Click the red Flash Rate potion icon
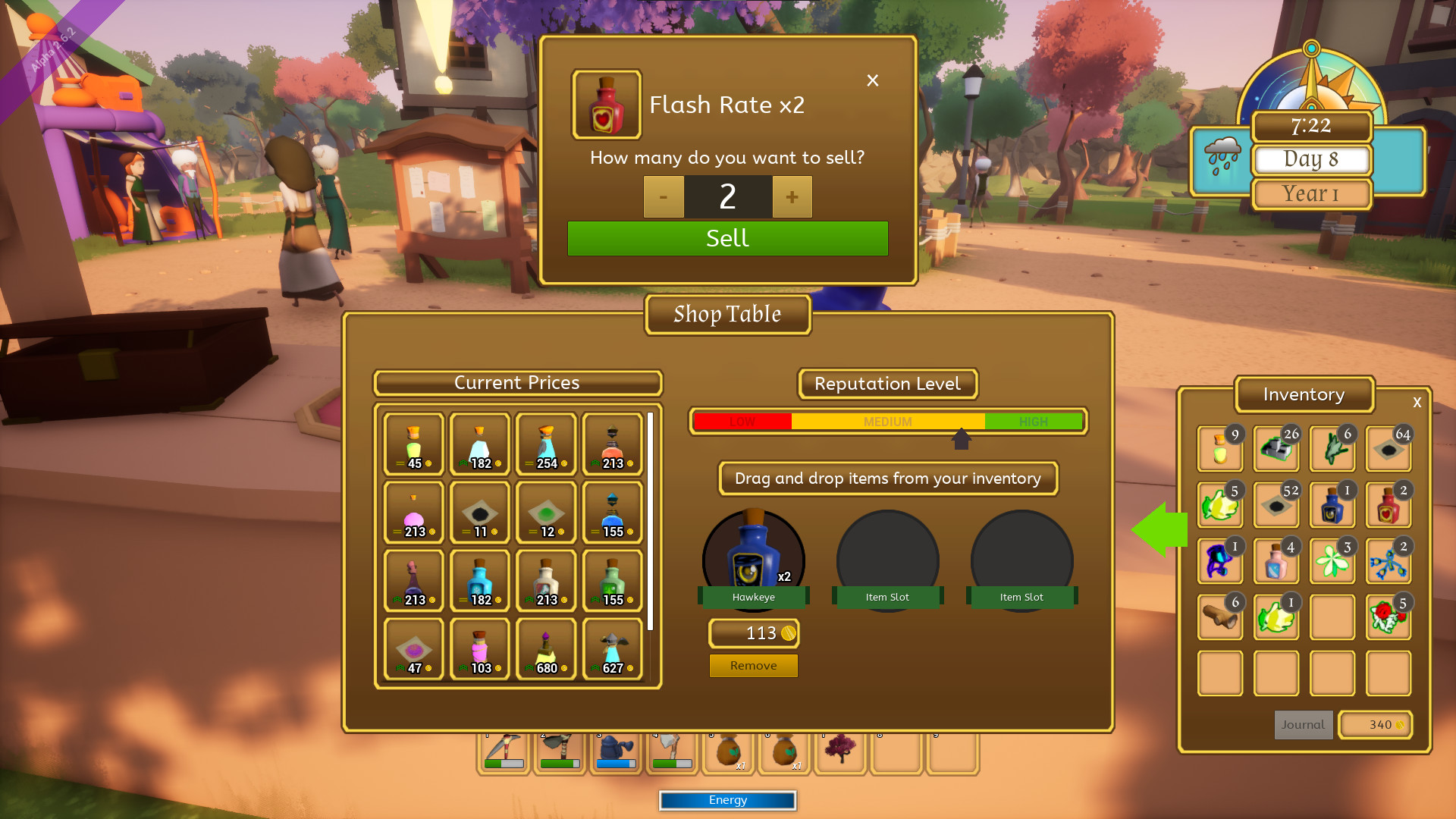The width and height of the screenshot is (1456, 819). click(x=606, y=104)
